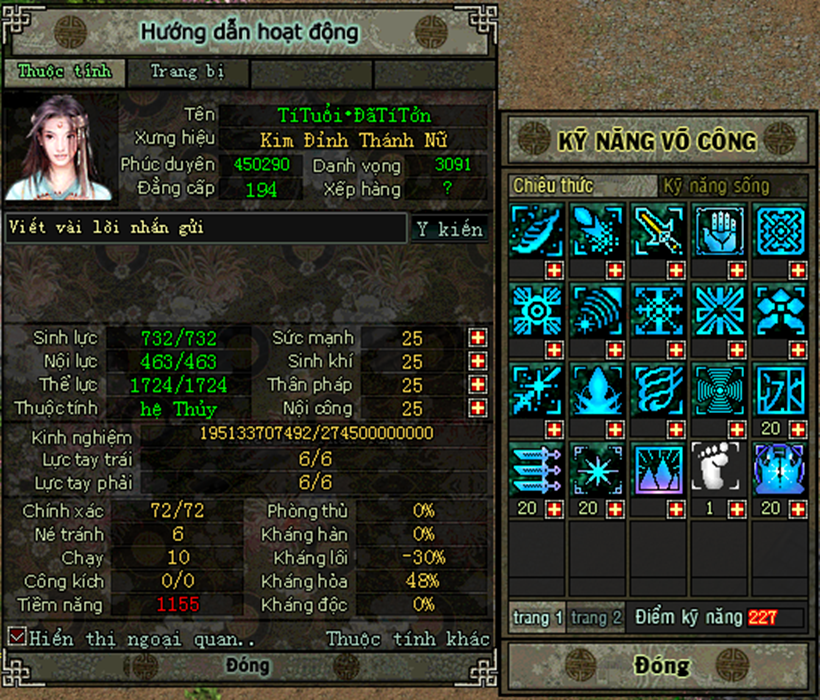Add a point to Sức mạnh

click(478, 338)
